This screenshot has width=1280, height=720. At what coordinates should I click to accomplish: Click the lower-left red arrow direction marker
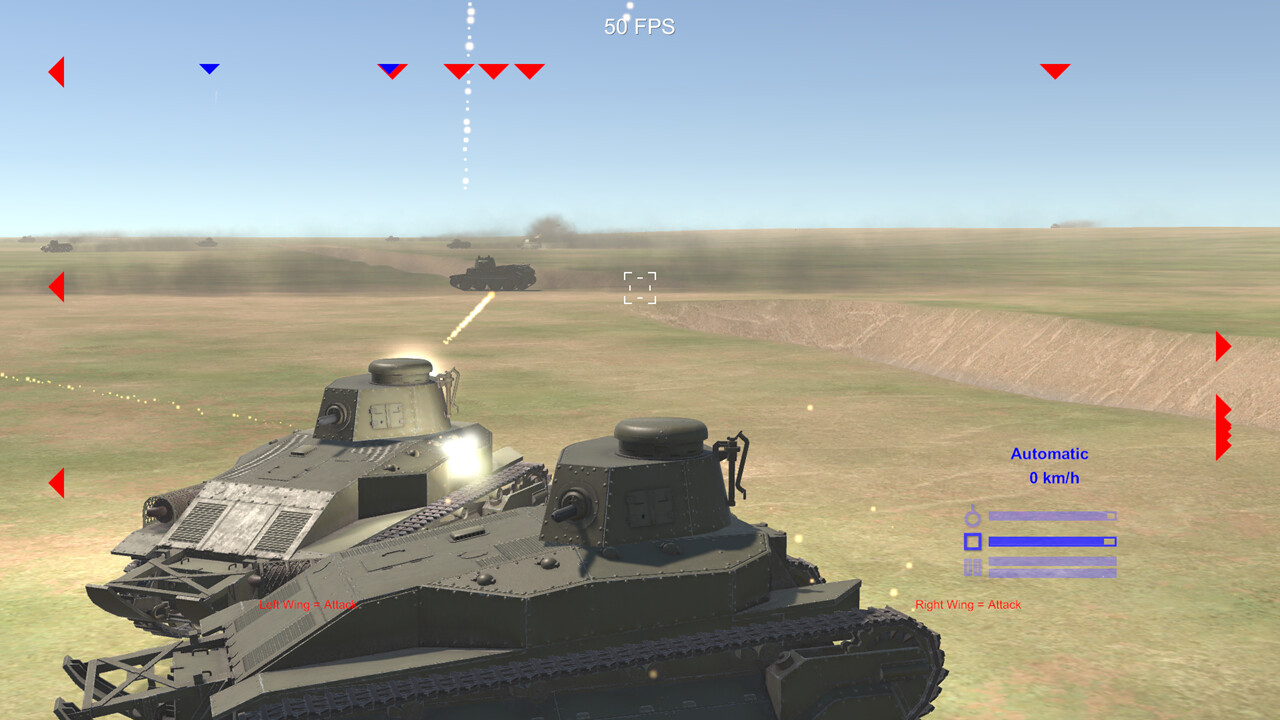click(x=57, y=484)
